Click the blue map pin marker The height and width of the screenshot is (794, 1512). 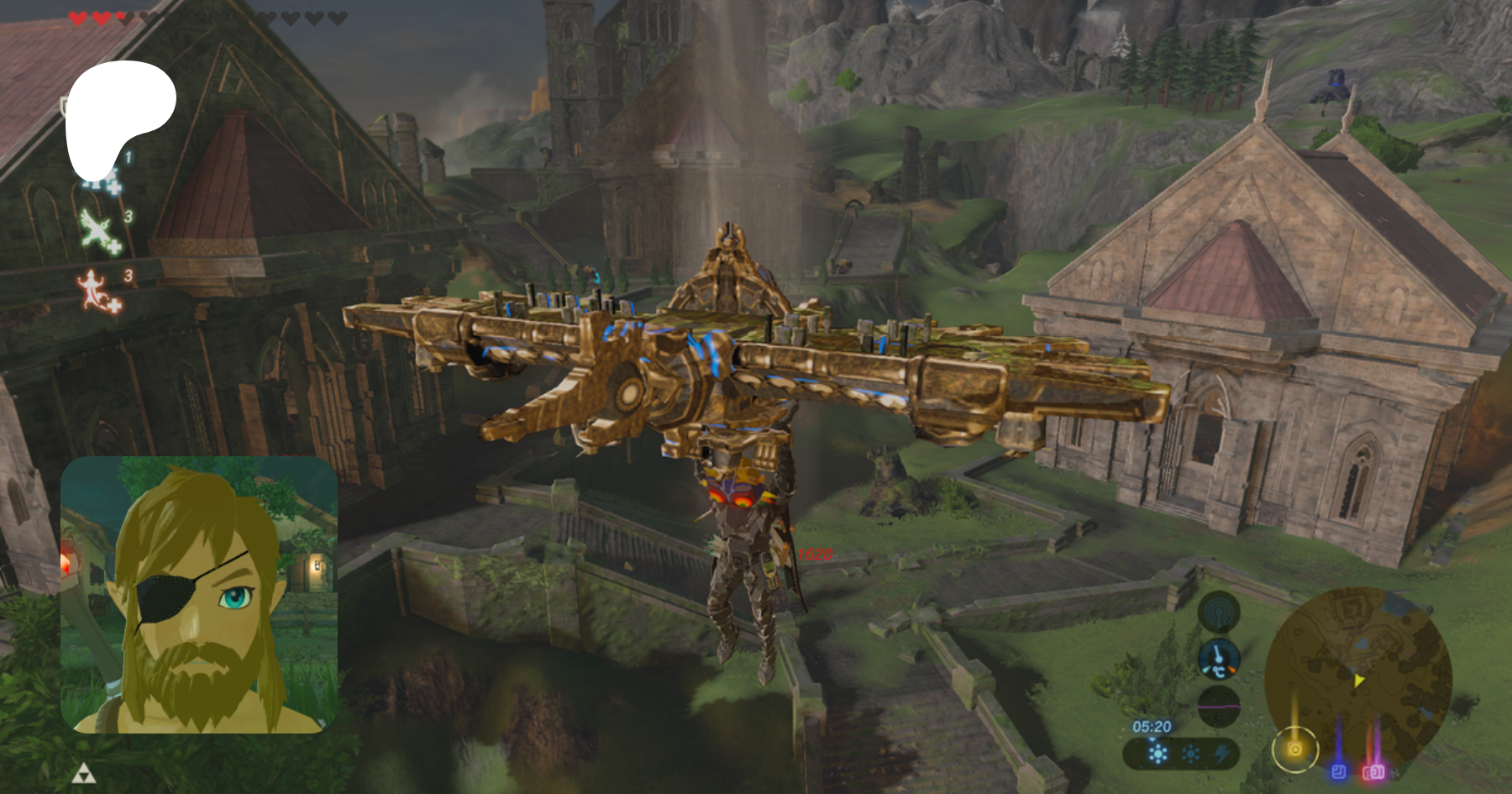click(1339, 770)
